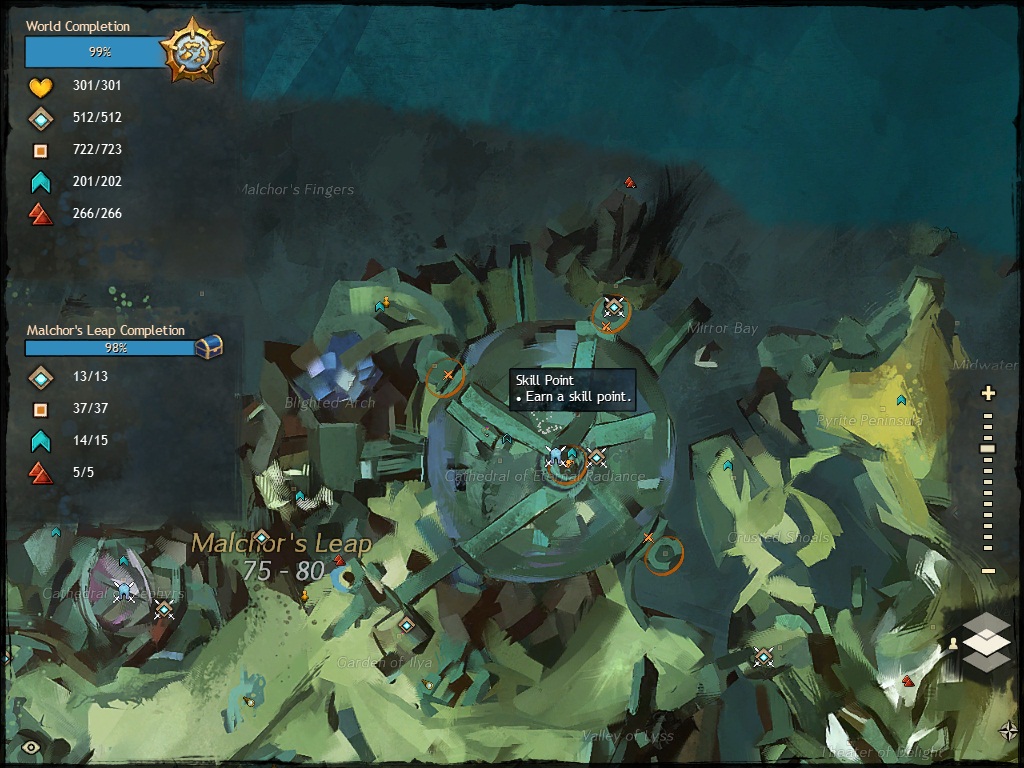
Task: Select the red vista marker above Theater of Delight
Action: pos(907,681)
